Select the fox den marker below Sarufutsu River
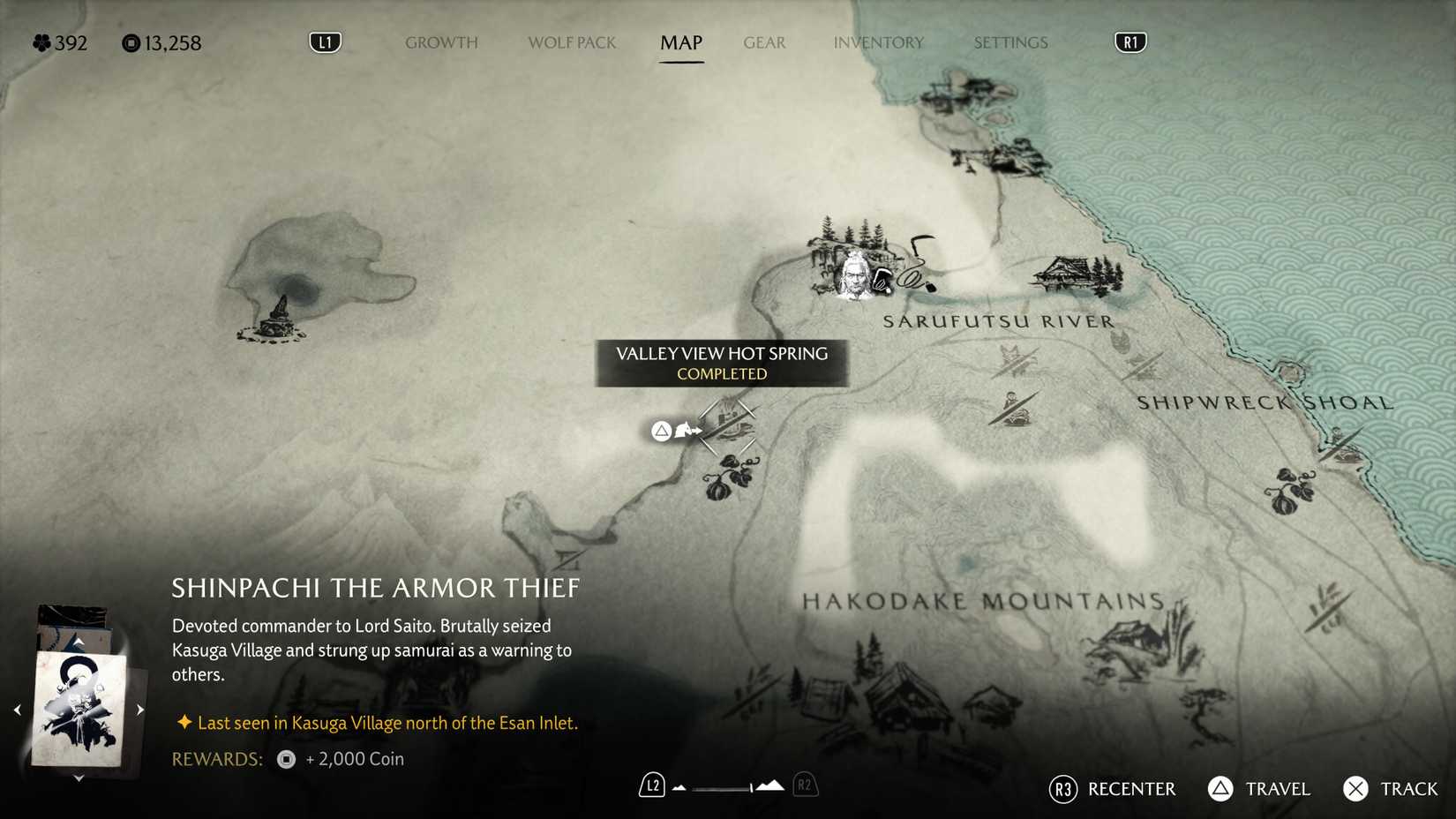The image size is (1456, 819). point(1009,357)
